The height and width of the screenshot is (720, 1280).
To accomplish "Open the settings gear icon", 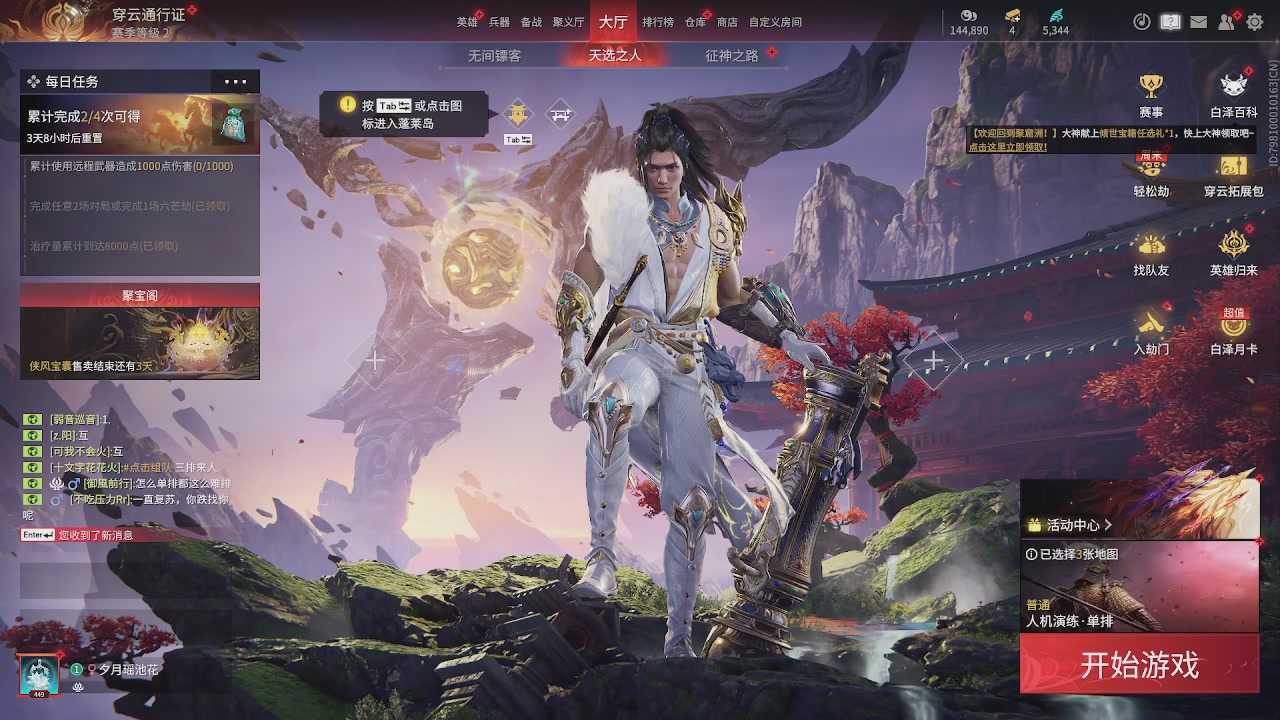I will tap(1255, 22).
